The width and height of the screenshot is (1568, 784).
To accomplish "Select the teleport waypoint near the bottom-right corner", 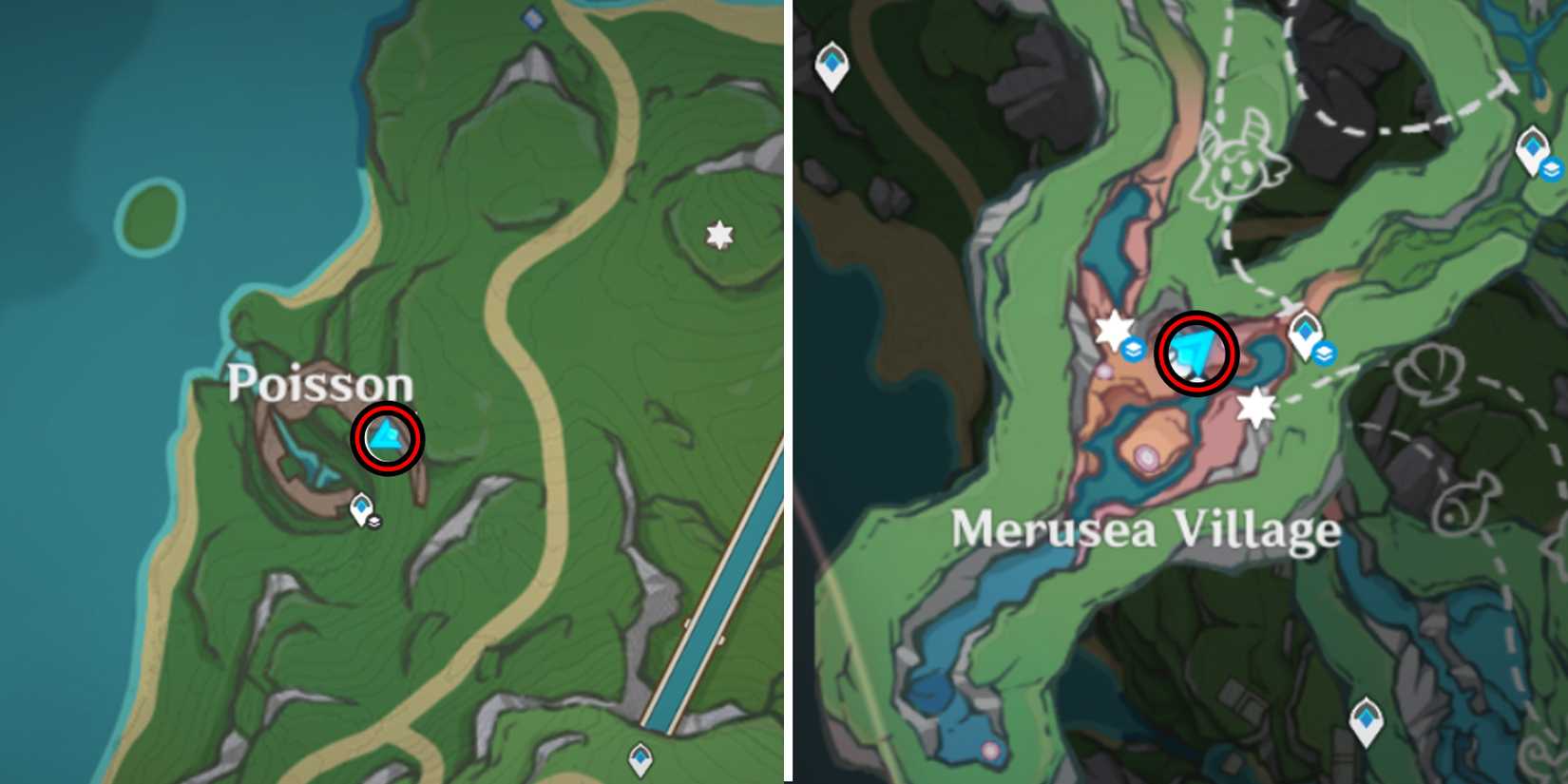I will (x=1365, y=719).
